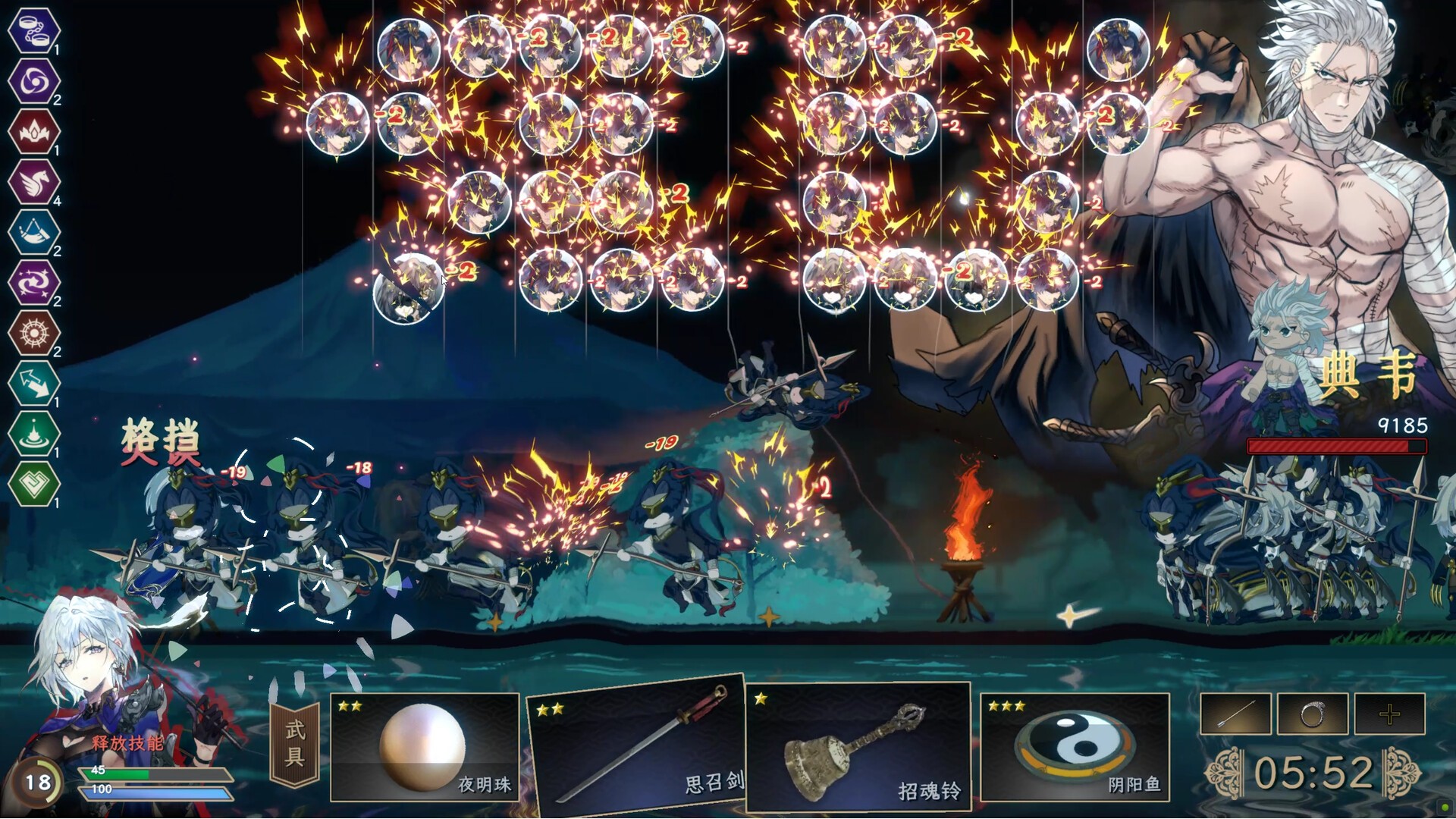Pick the 招魂铃 bell card
Screen dimensions: 1456x819
tap(858, 746)
